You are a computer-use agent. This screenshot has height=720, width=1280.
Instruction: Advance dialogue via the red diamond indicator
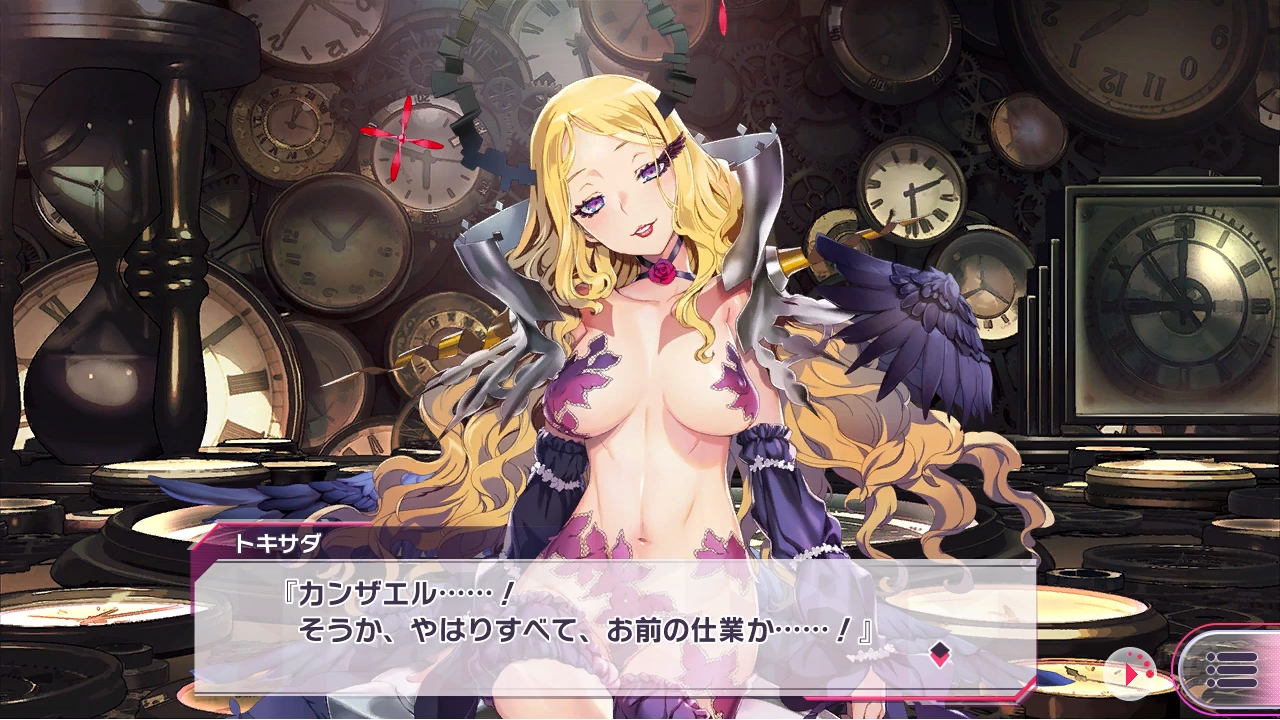point(938,655)
